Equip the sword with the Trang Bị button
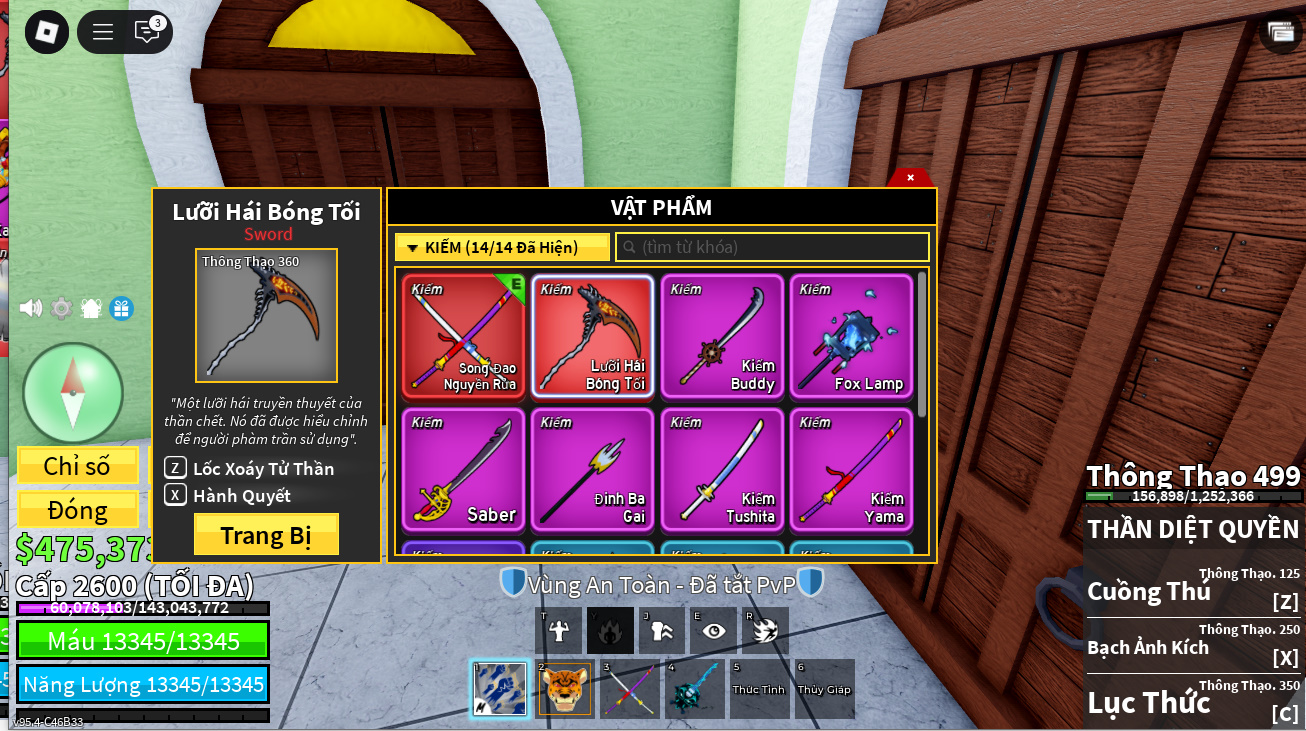Image resolution: width=1306 pixels, height=731 pixels. (x=266, y=535)
